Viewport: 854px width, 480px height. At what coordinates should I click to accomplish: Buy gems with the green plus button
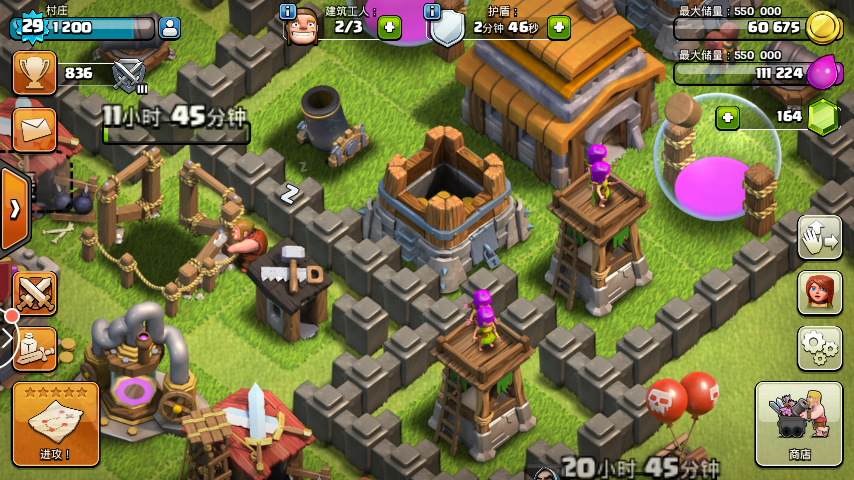tap(728, 117)
